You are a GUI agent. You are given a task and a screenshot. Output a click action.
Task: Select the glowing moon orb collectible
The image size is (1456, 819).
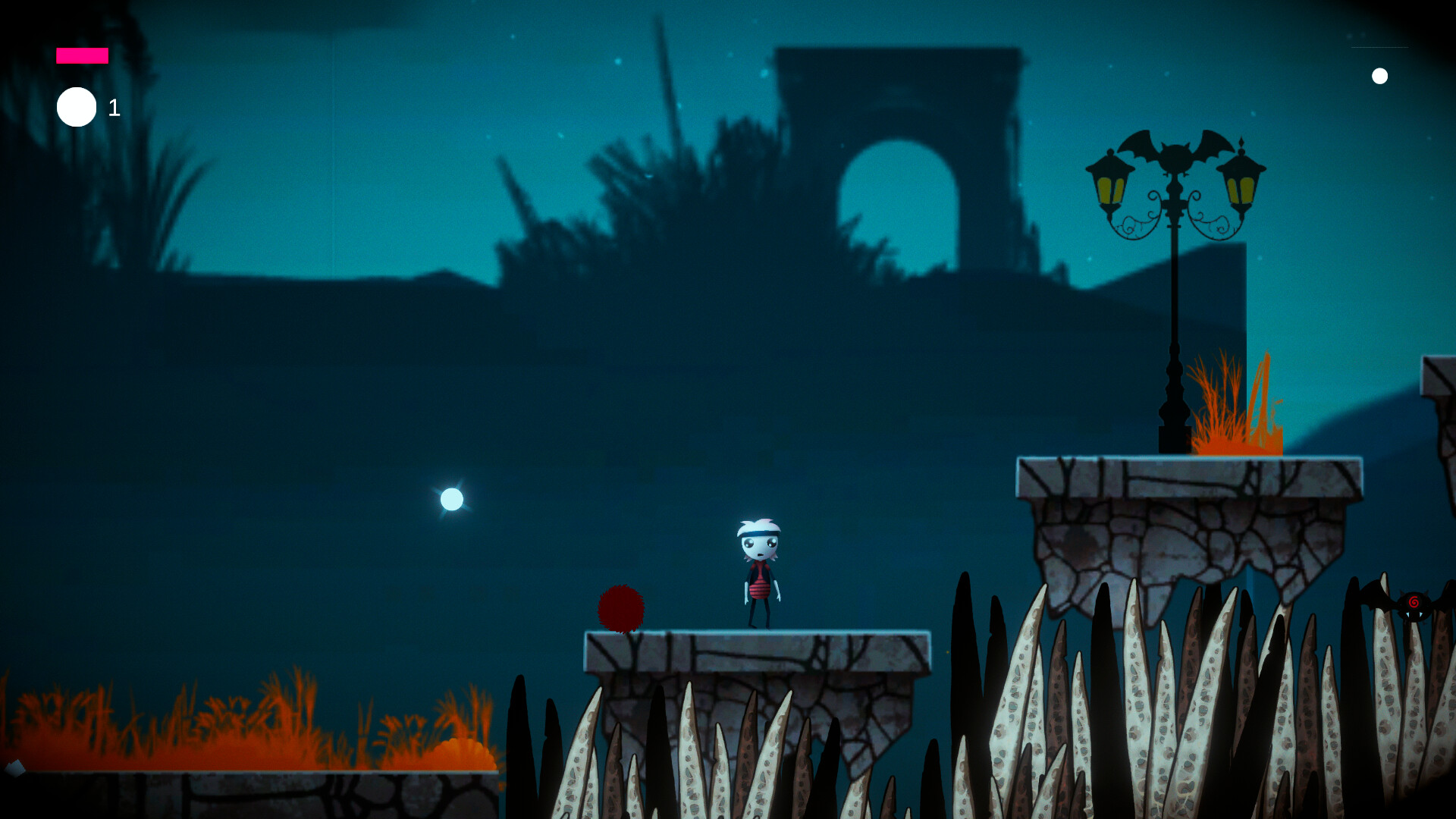(451, 500)
